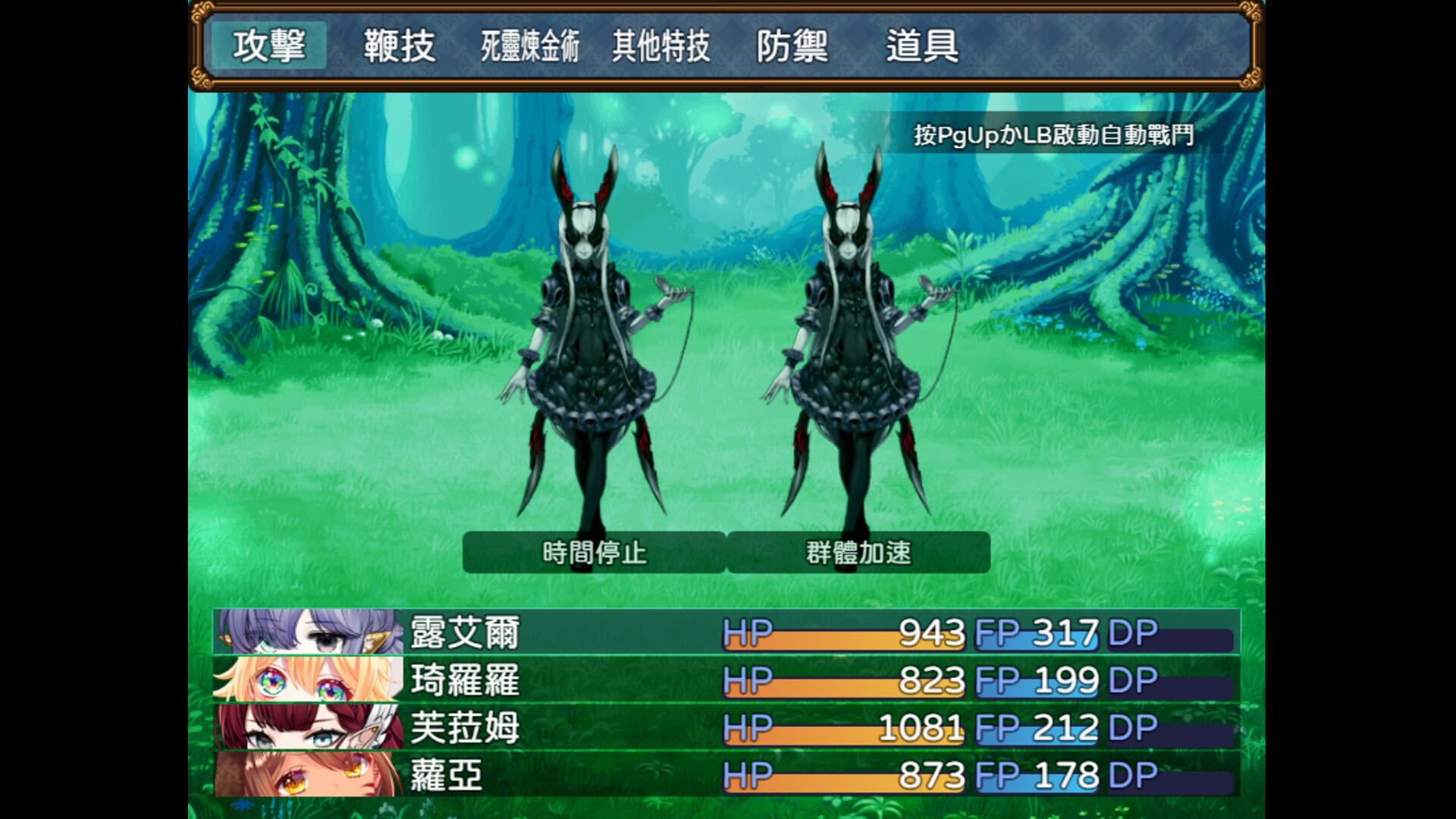Pick party member 蘿亞 row
This screenshot has width=1456, height=819.
pos(726,774)
